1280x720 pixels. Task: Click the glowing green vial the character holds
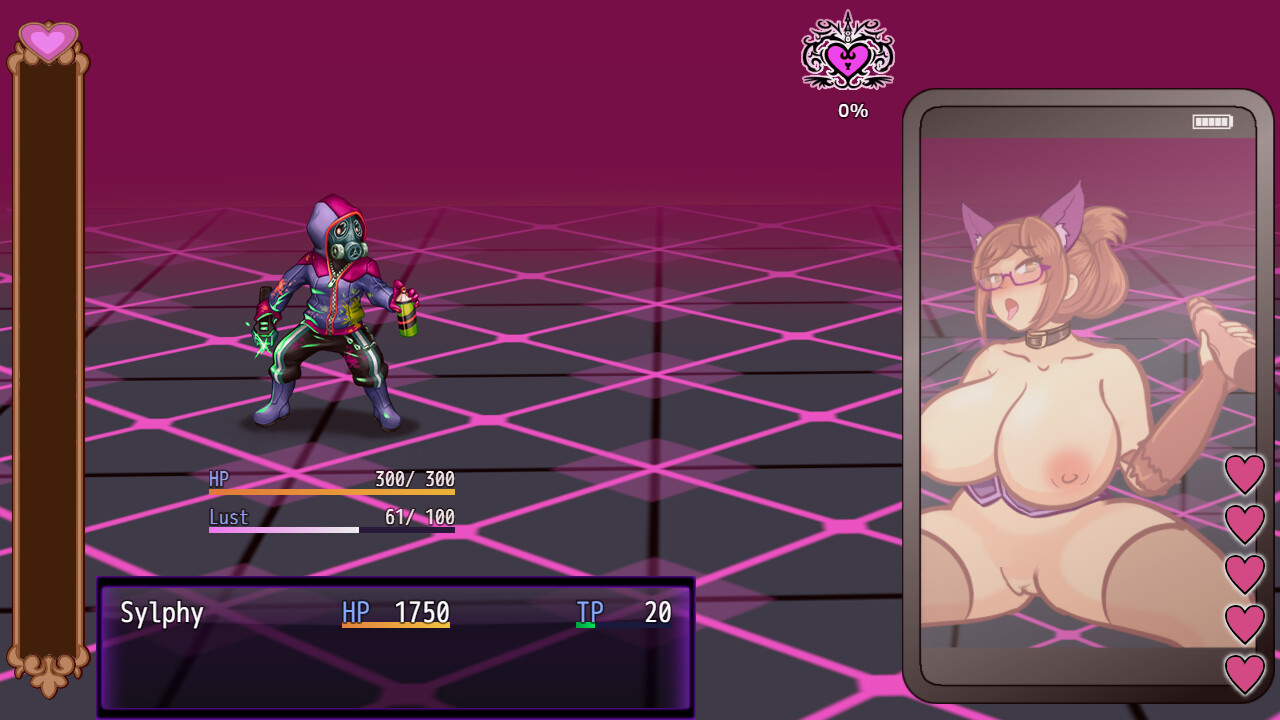click(263, 326)
